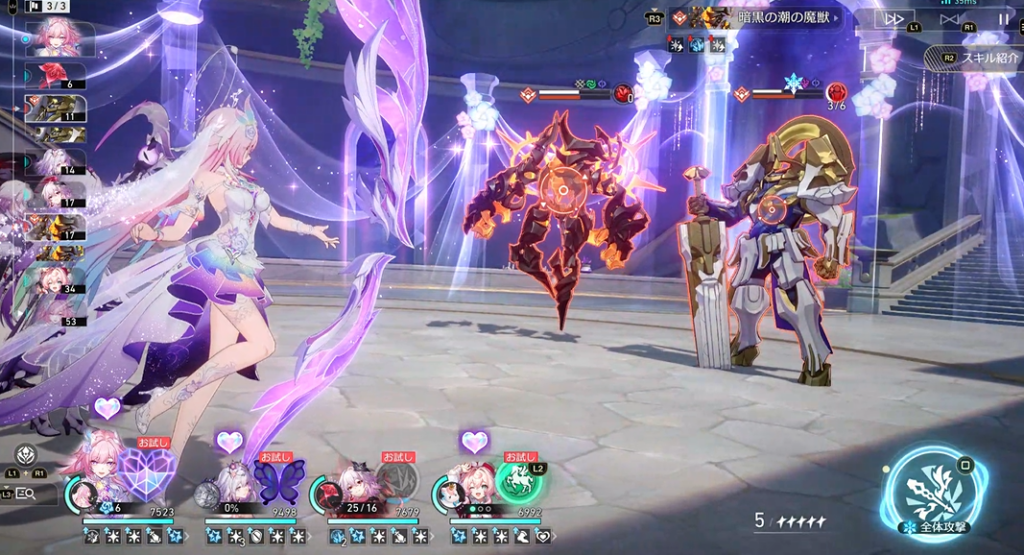Toggle the battle speed-up arrows
Image resolution: width=1024 pixels, height=555 pixels.
[x=894, y=19]
